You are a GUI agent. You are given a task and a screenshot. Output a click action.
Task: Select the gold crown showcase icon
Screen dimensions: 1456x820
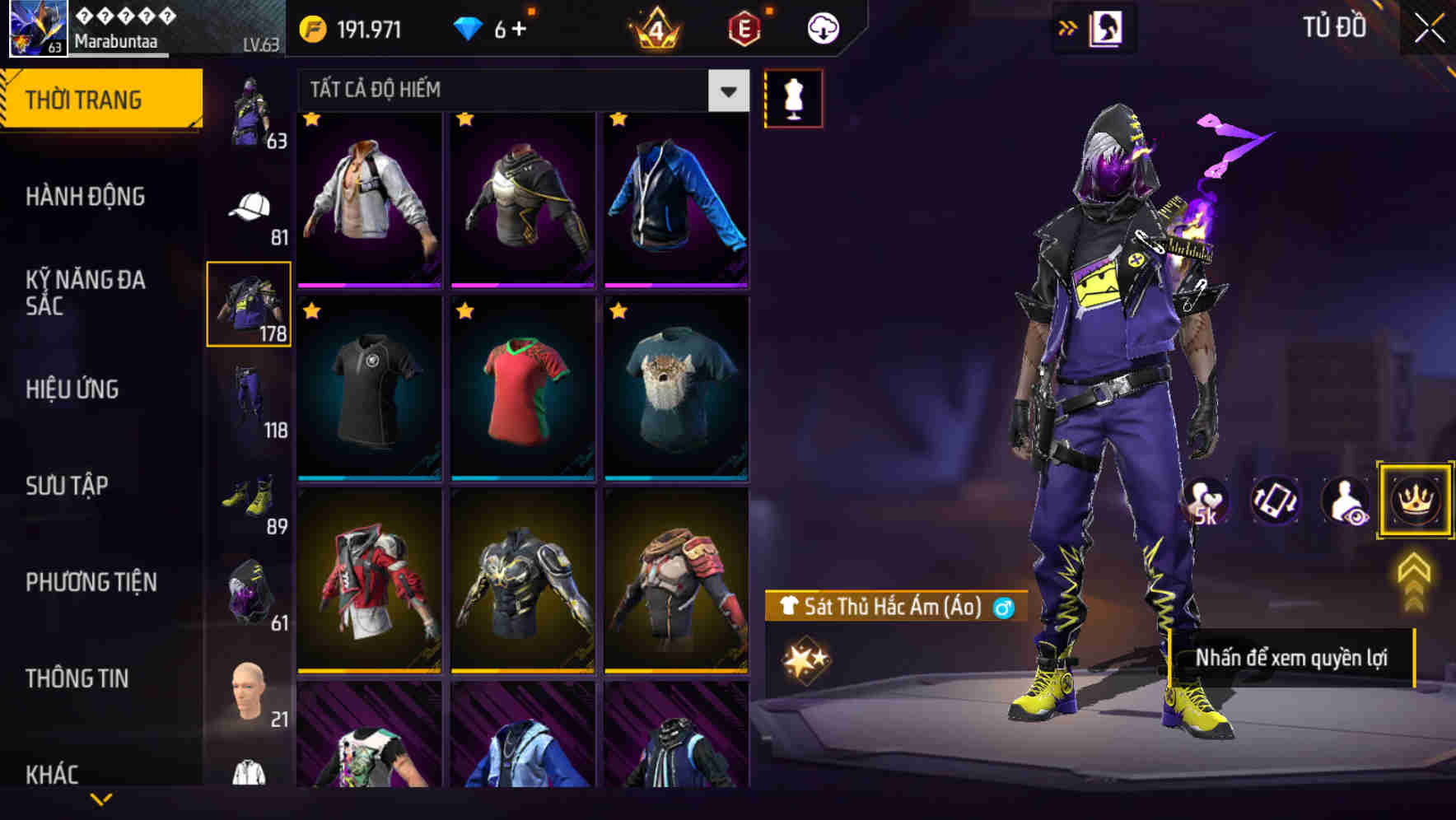(1413, 501)
